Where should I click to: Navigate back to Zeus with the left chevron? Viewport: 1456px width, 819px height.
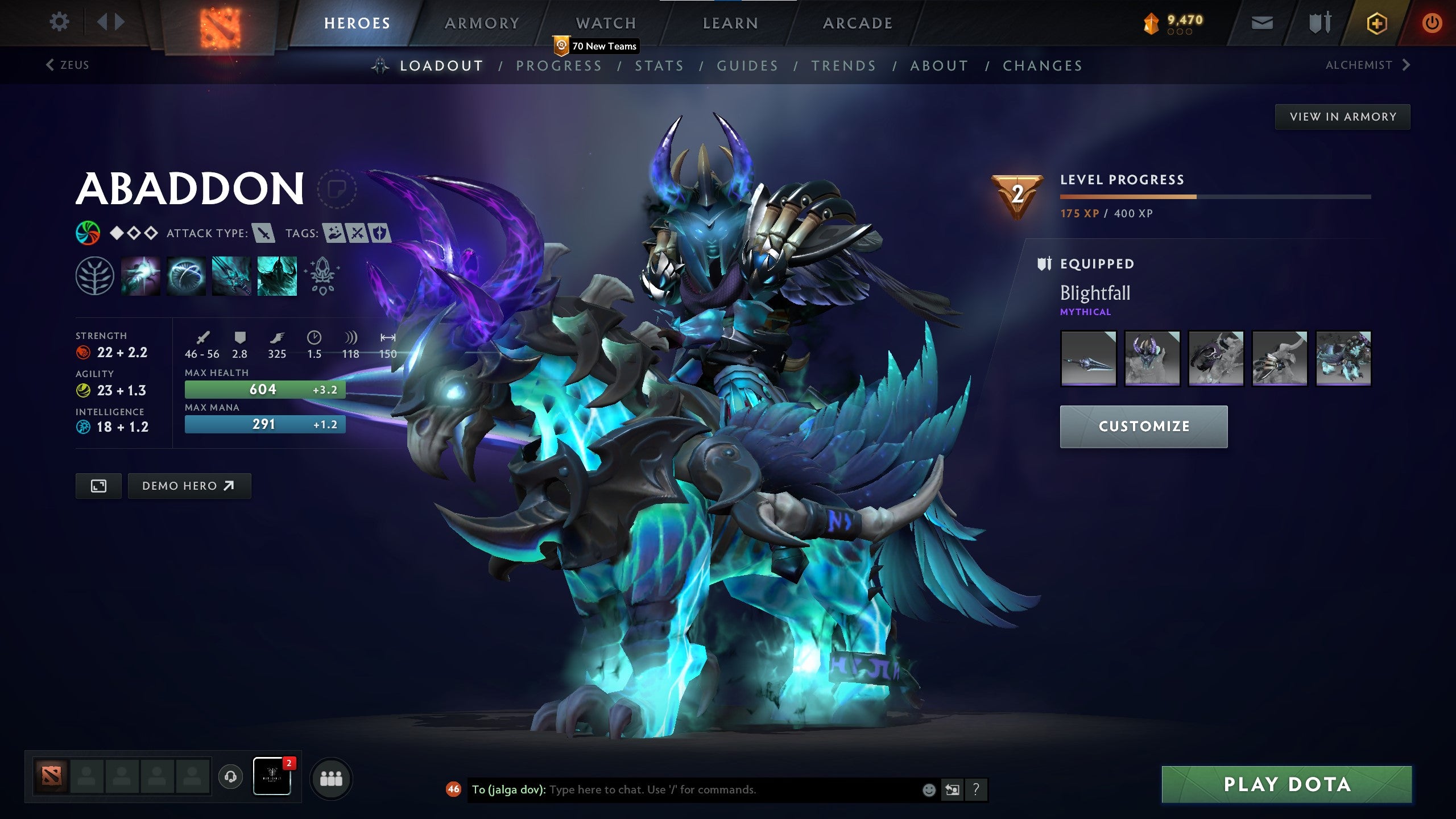(49, 65)
